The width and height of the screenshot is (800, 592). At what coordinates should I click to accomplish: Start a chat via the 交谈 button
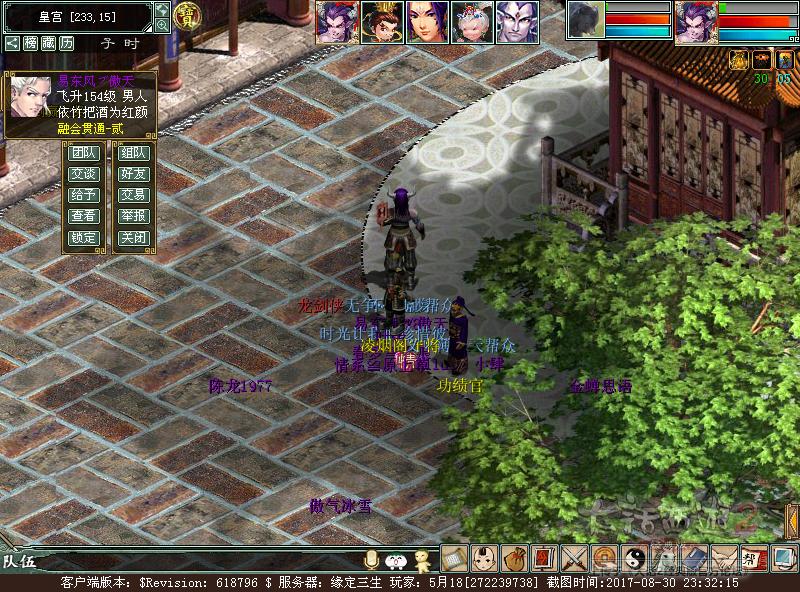(x=83, y=174)
